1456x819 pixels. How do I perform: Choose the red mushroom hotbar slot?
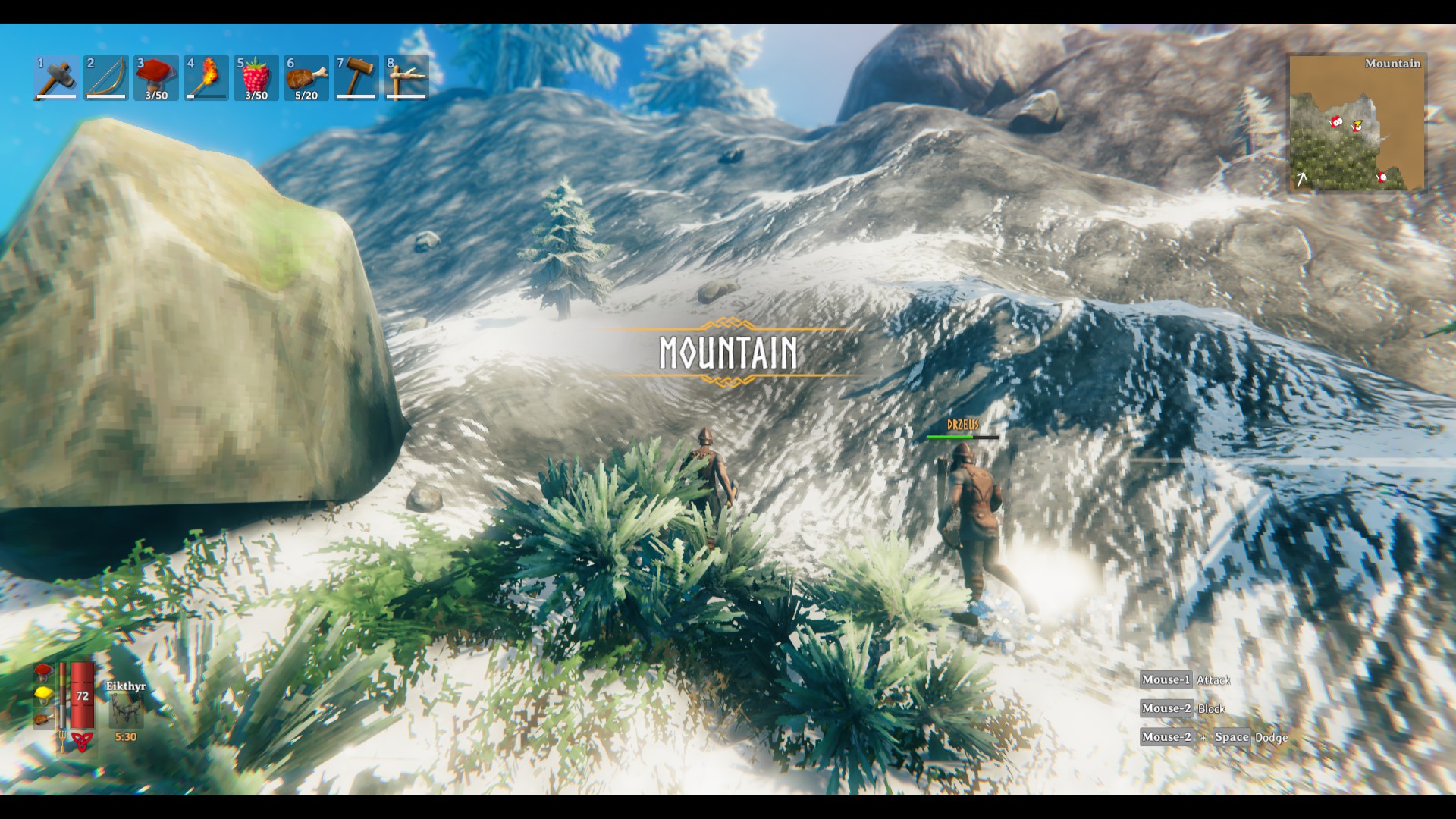coord(156,77)
